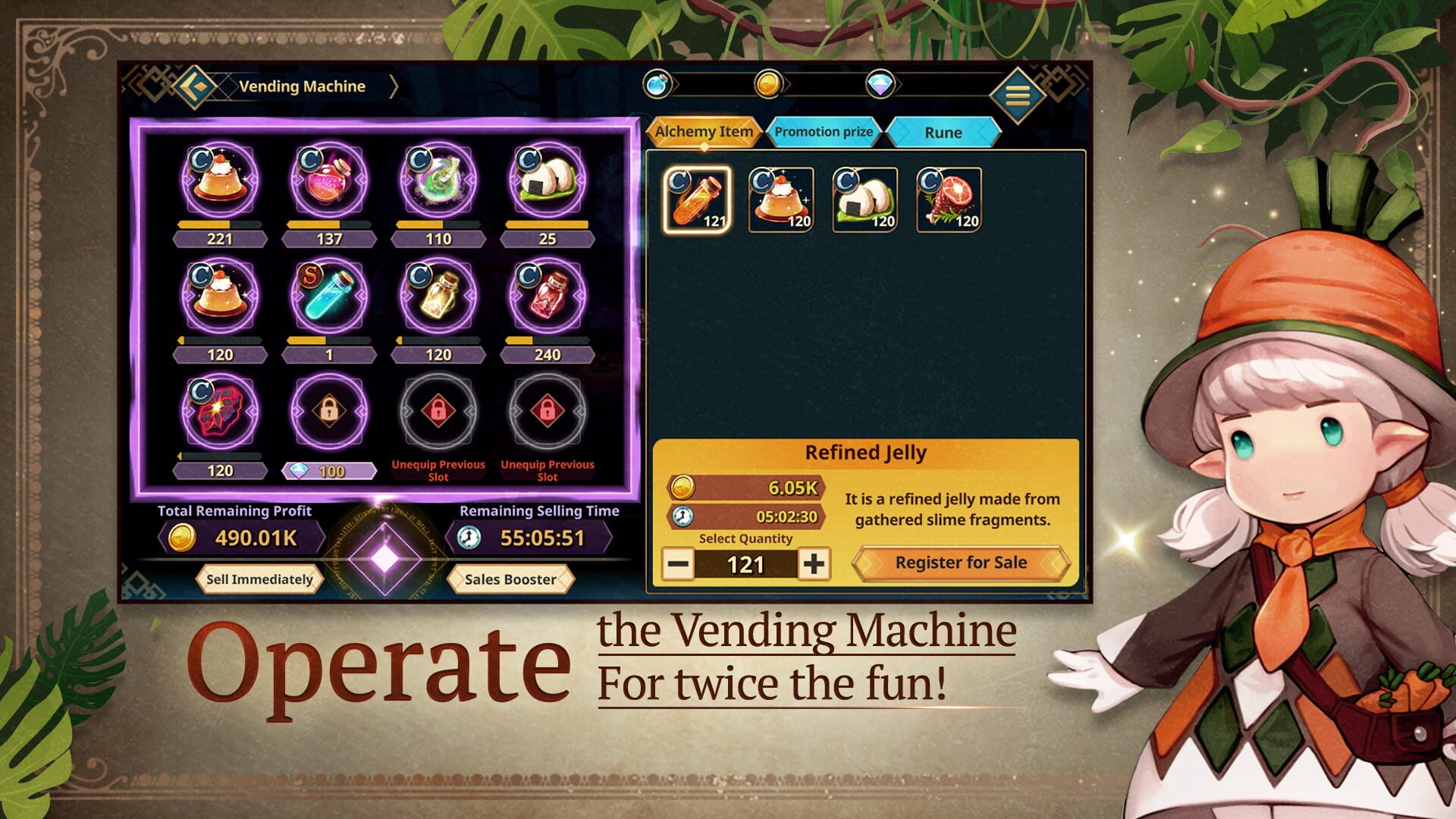Increase quantity with the plus stepper
Viewport: 1456px width, 819px height.
[815, 563]
